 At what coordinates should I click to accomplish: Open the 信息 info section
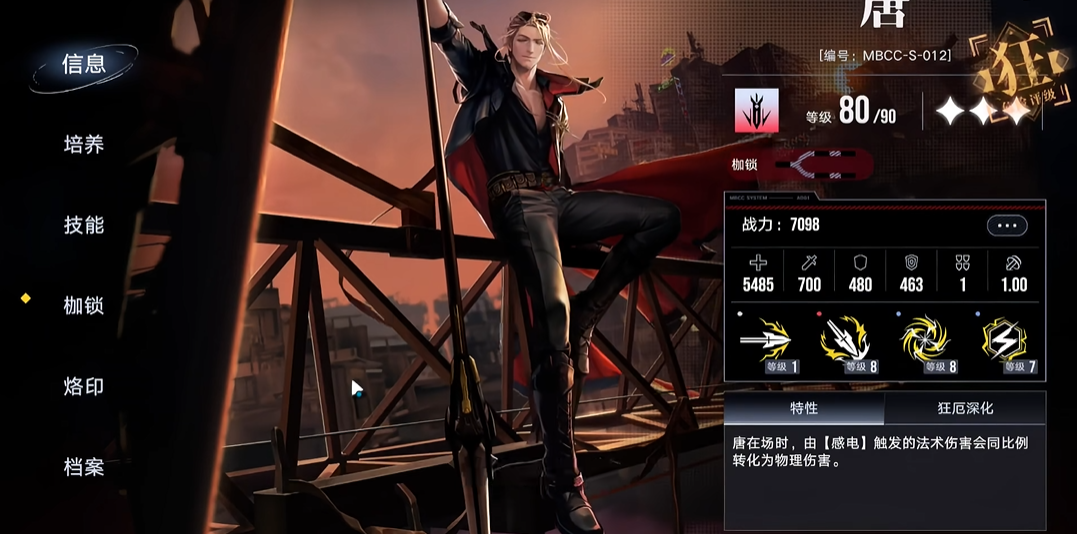pos(84,64)
